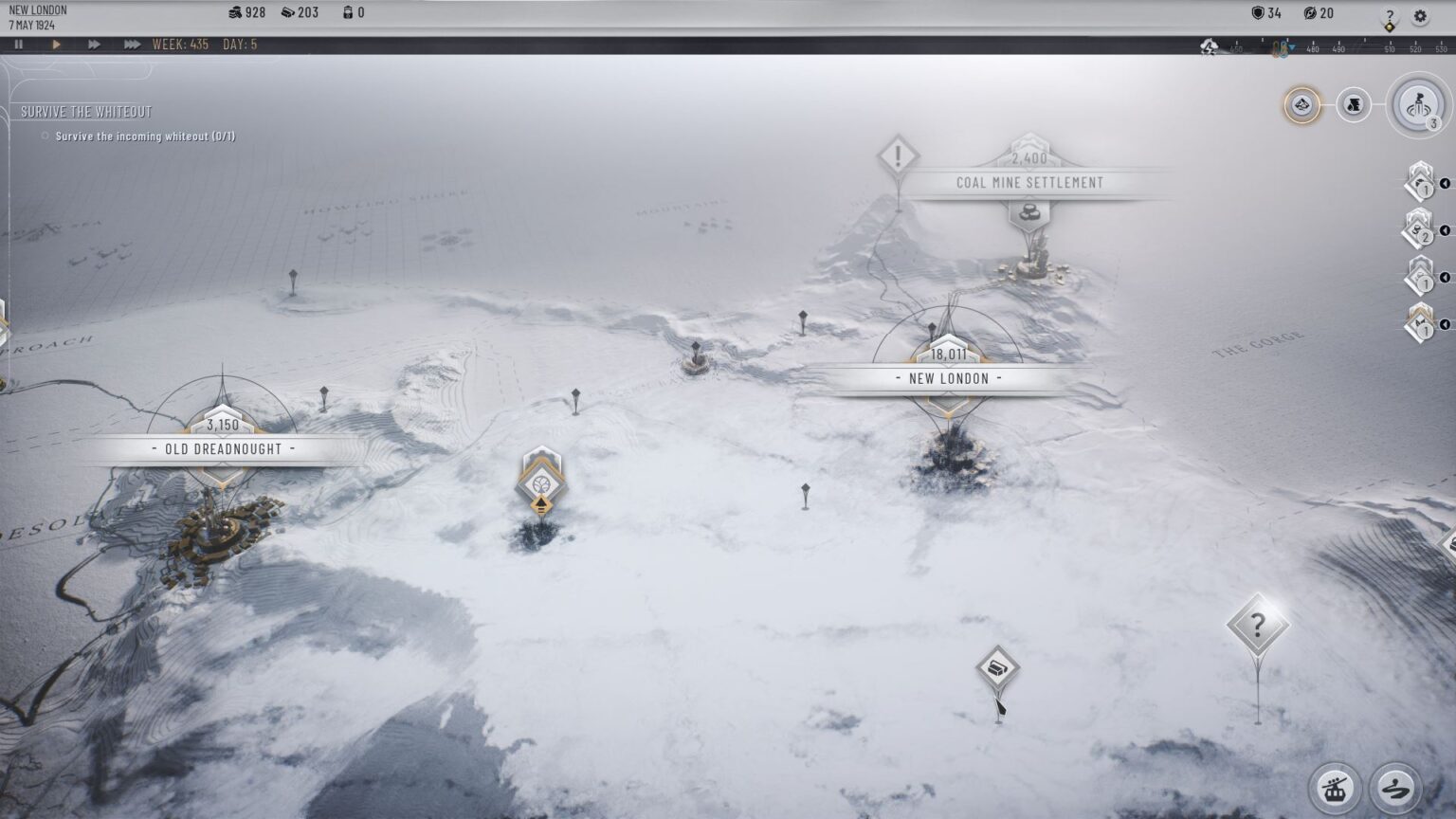Toggle the trails overlay button bottom right

pos(1393,789)
